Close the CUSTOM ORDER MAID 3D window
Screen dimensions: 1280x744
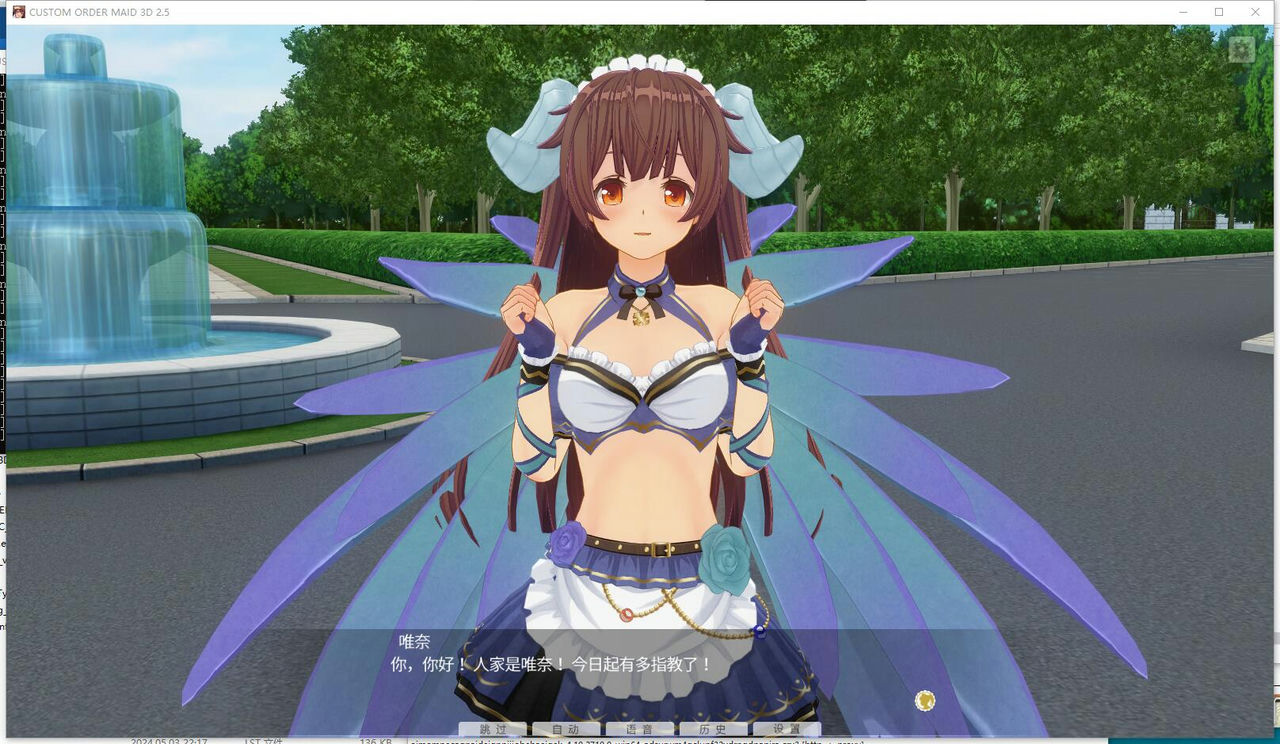tap(1255, 11)
